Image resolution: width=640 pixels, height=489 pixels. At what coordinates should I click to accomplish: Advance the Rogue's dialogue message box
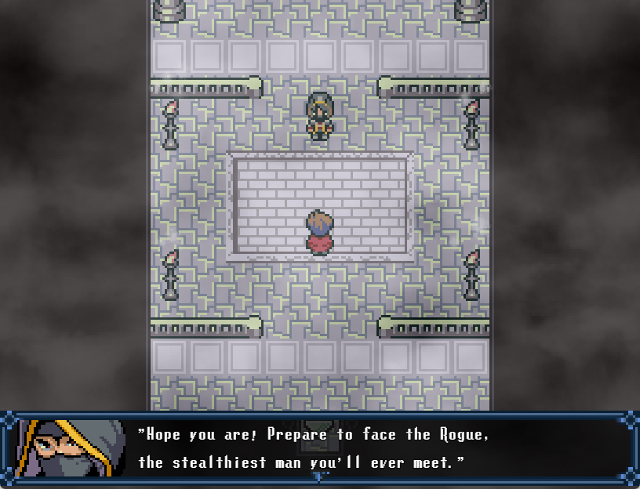pyautogui.click(x=320, y=449)
